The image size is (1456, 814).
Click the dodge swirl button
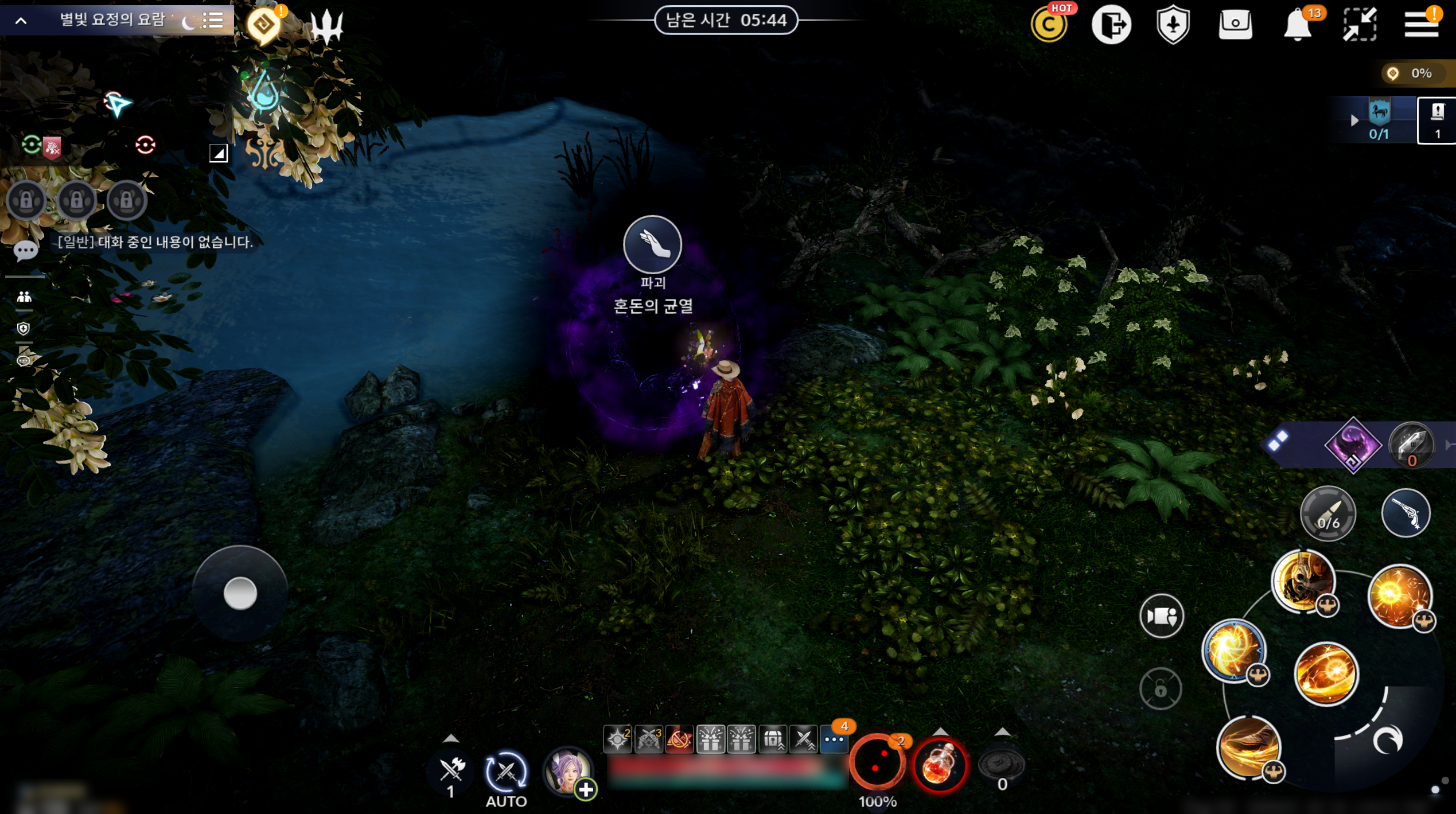tap(1387, 740)
